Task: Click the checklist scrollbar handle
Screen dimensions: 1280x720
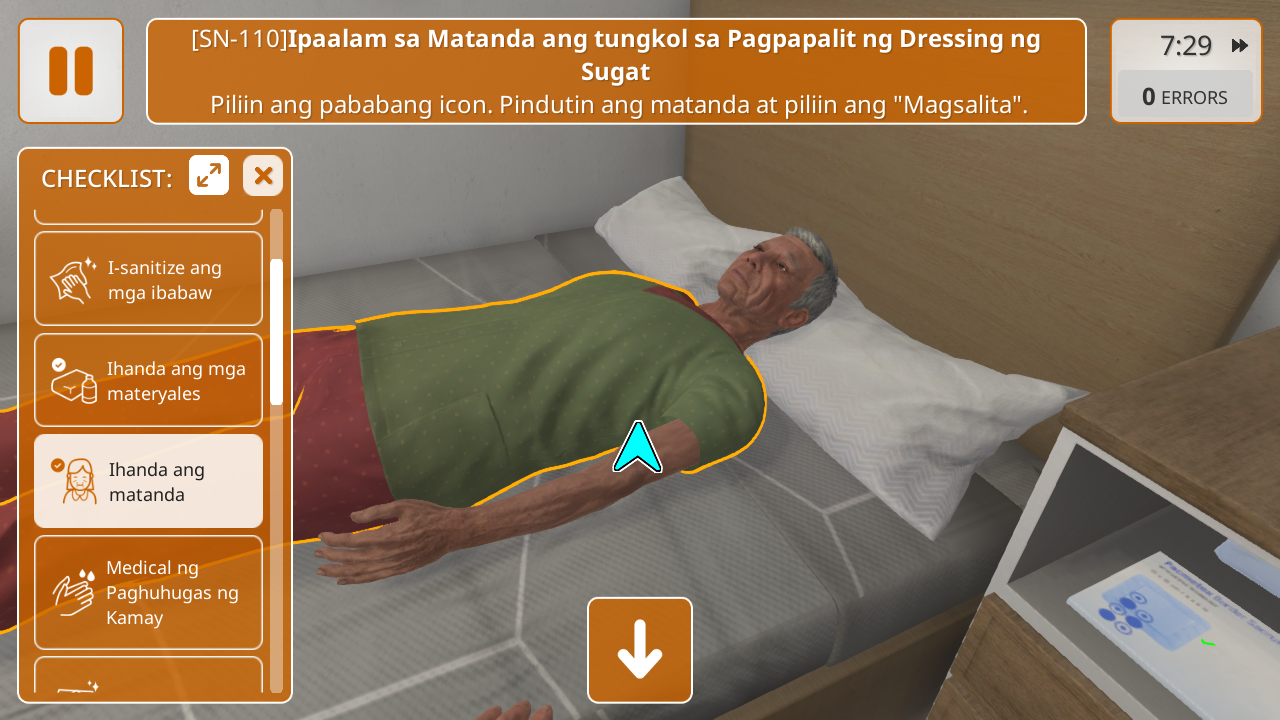Action: pyautogui.click(x=276, y=330)
